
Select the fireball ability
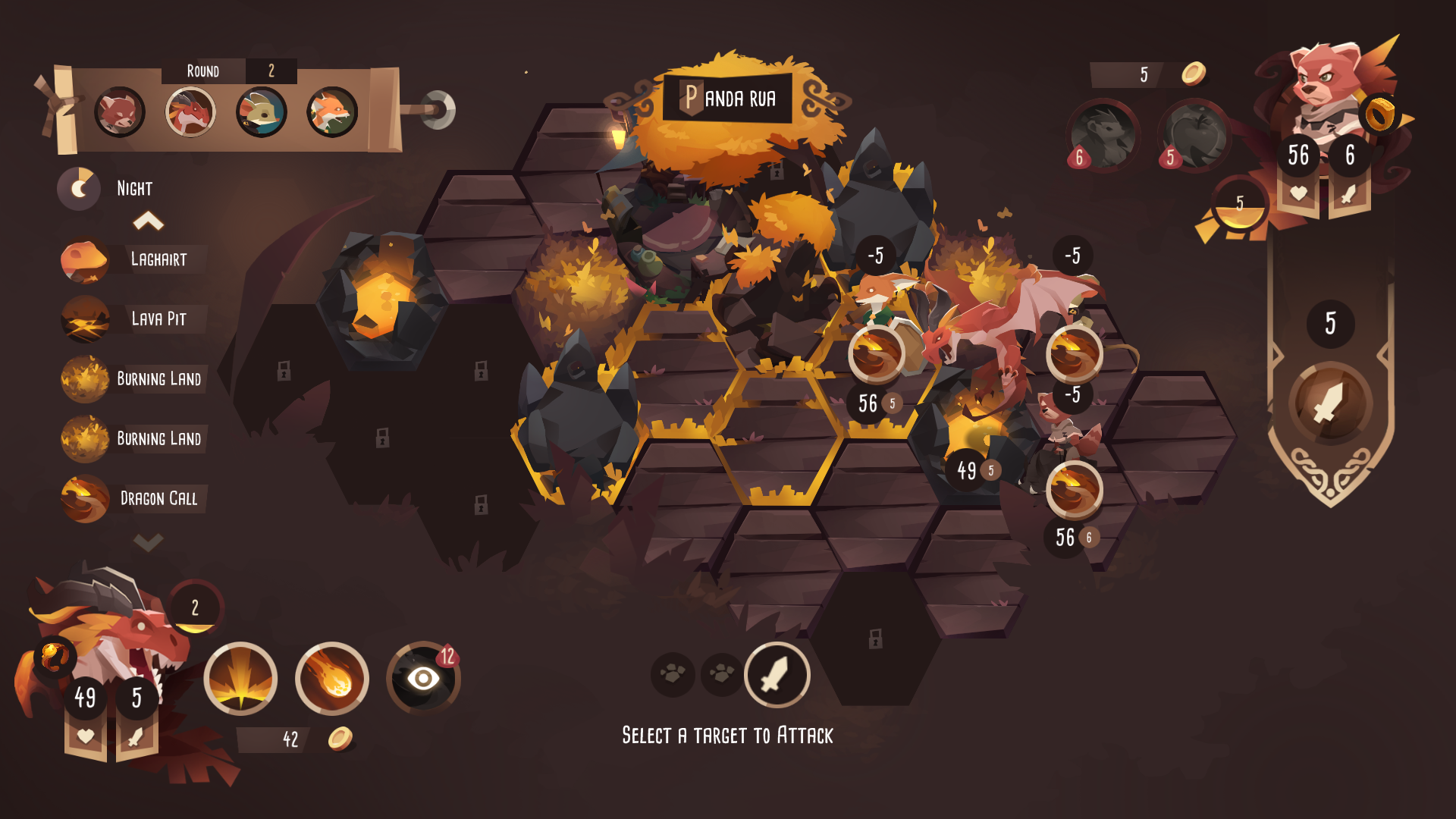point(332,679)
